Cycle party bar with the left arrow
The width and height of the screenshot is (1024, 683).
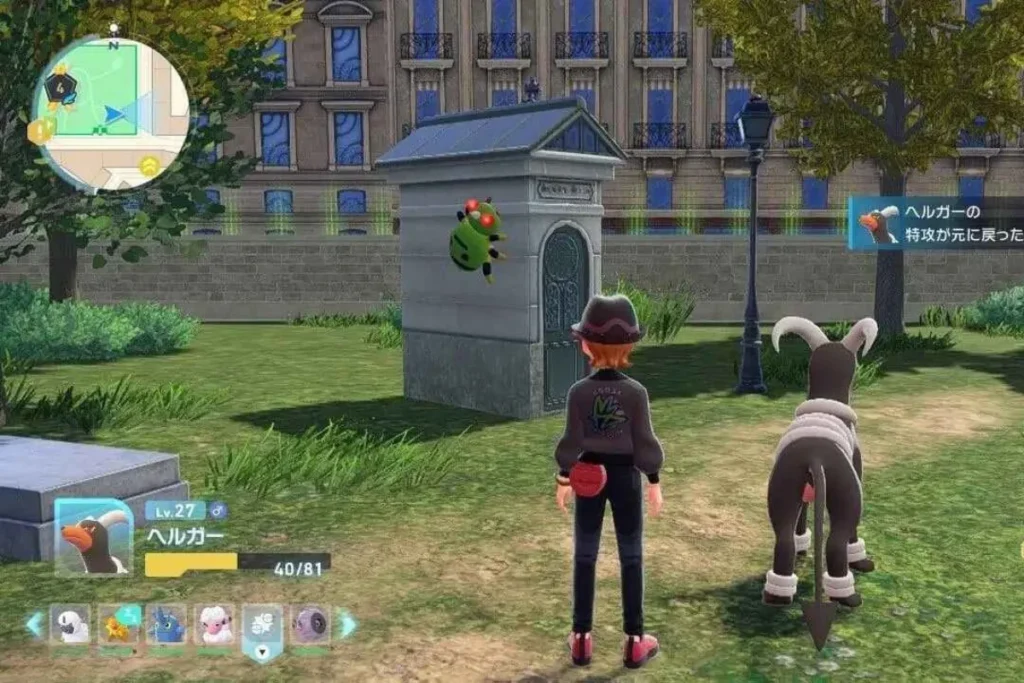(x=35, y=625)
